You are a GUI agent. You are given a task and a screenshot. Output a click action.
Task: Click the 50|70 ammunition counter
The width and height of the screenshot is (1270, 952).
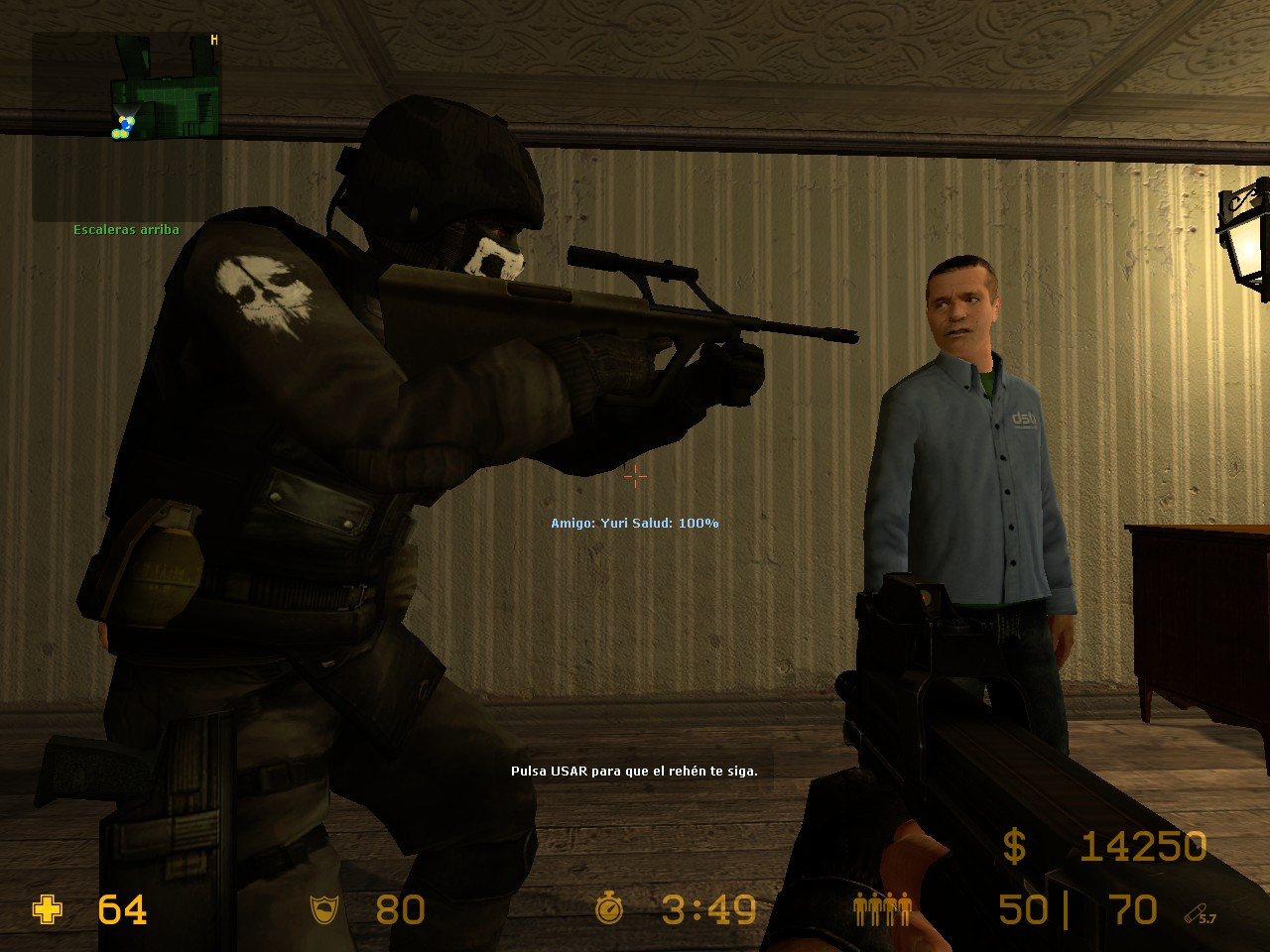click(x=1075, y=909)
